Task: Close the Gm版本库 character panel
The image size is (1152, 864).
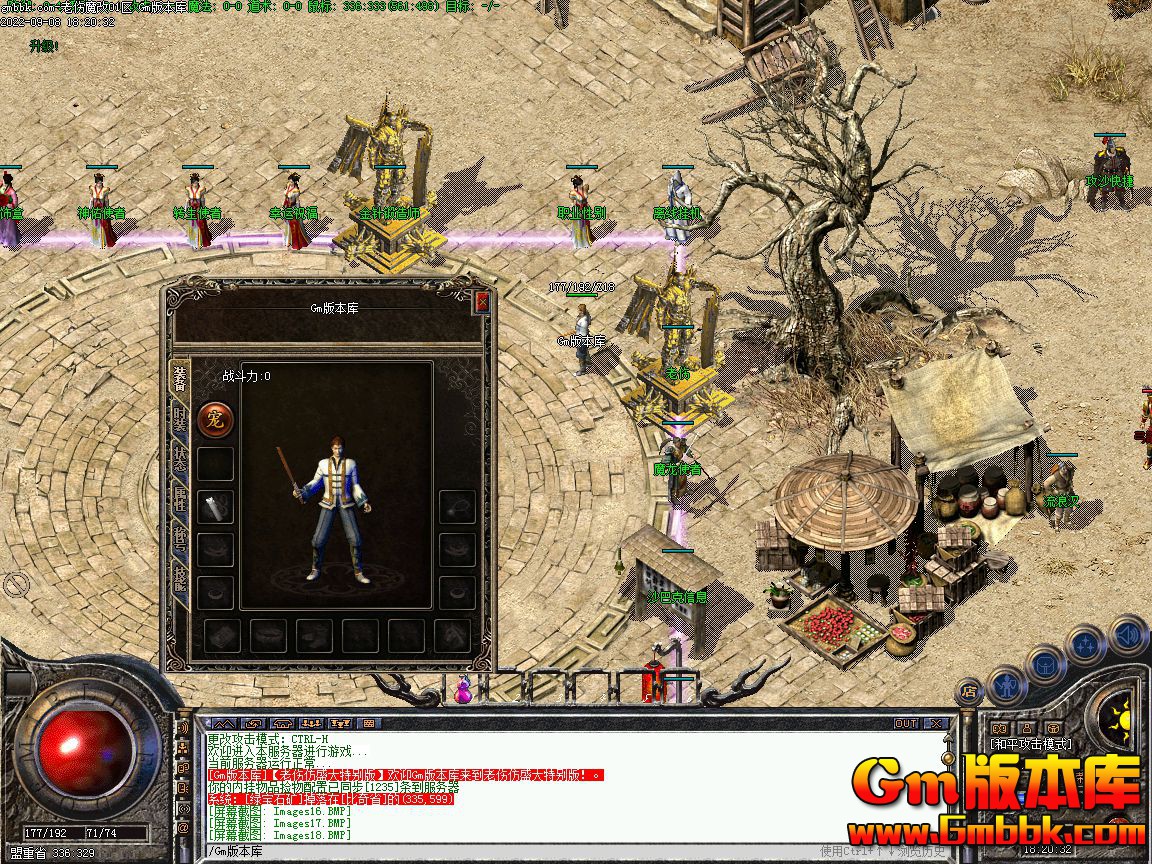Action: pyautogui.click(x=483, y=302)
